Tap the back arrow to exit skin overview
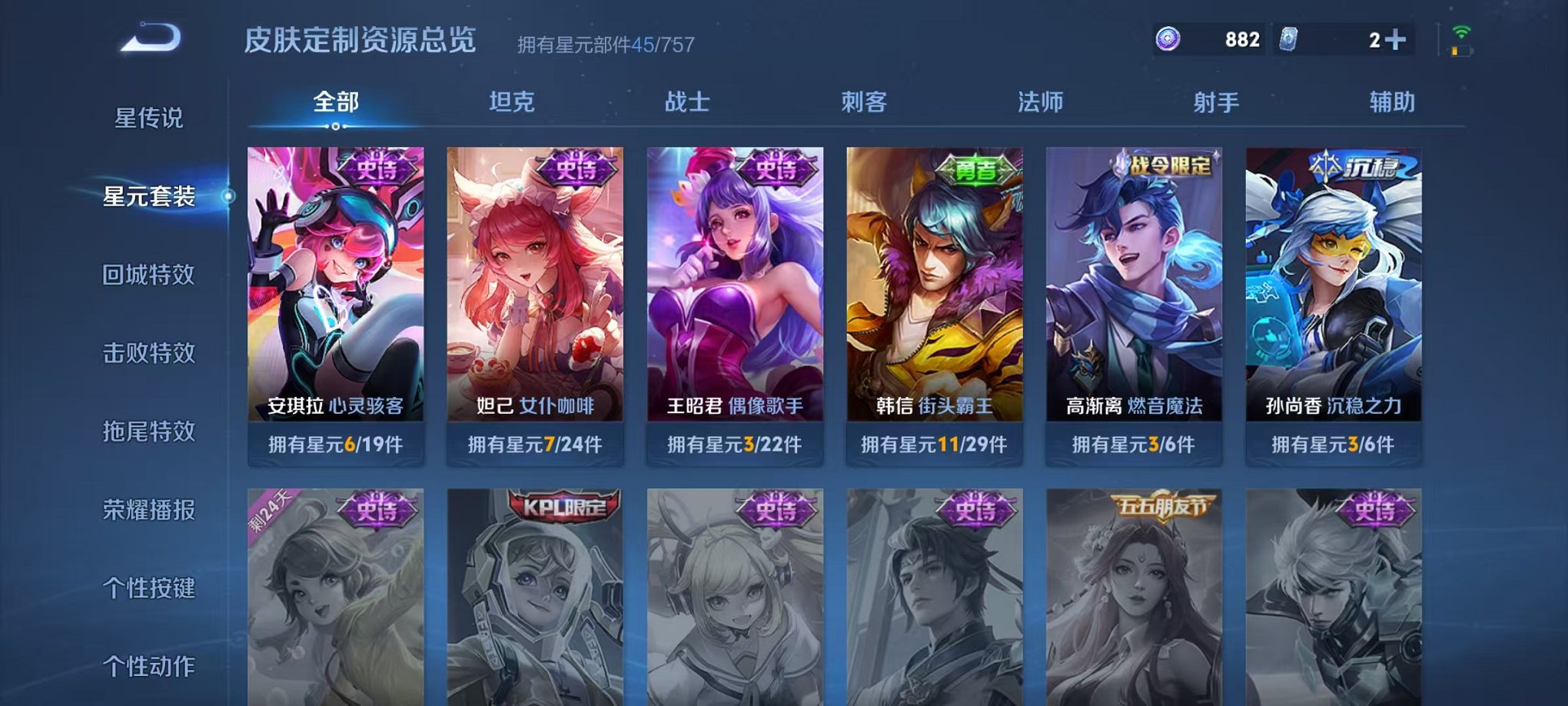1568x706 pixels. click(151, 37)
